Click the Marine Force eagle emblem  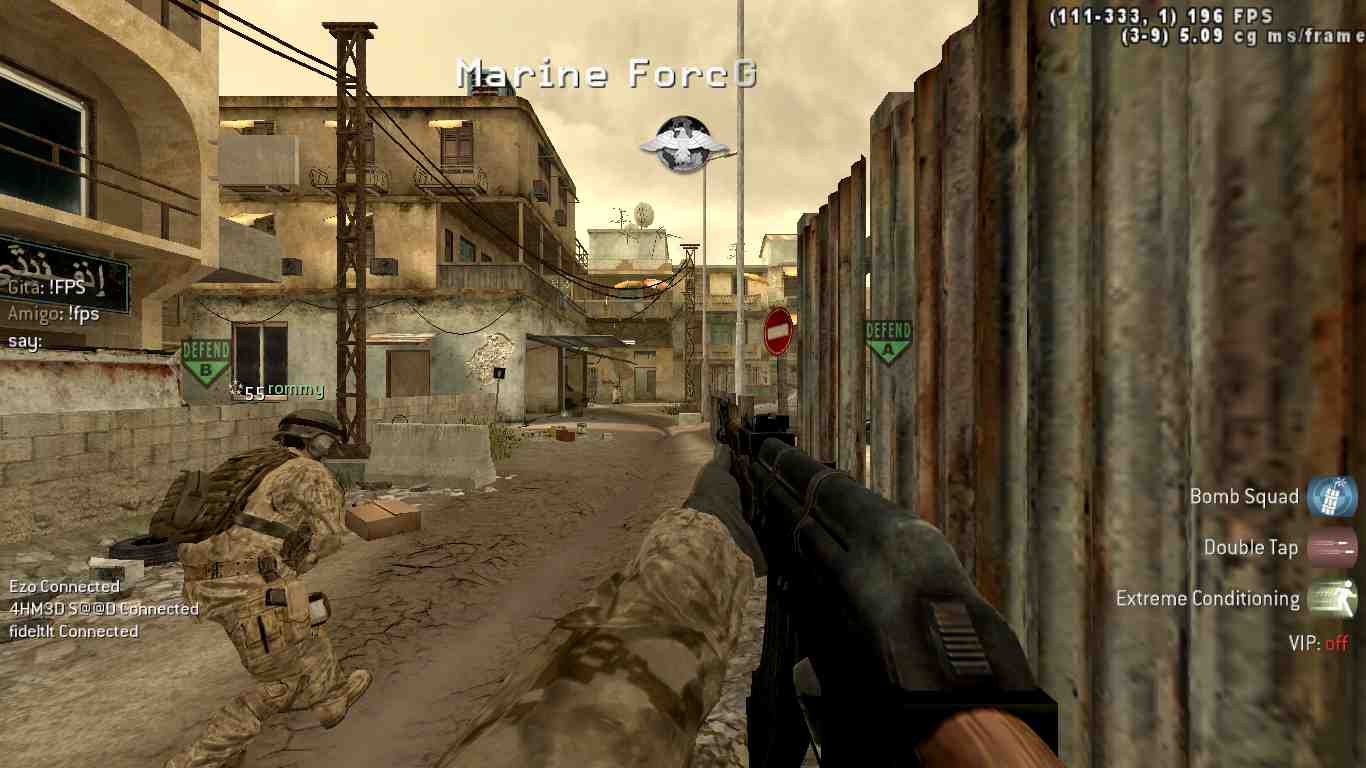tap(684, 144)
